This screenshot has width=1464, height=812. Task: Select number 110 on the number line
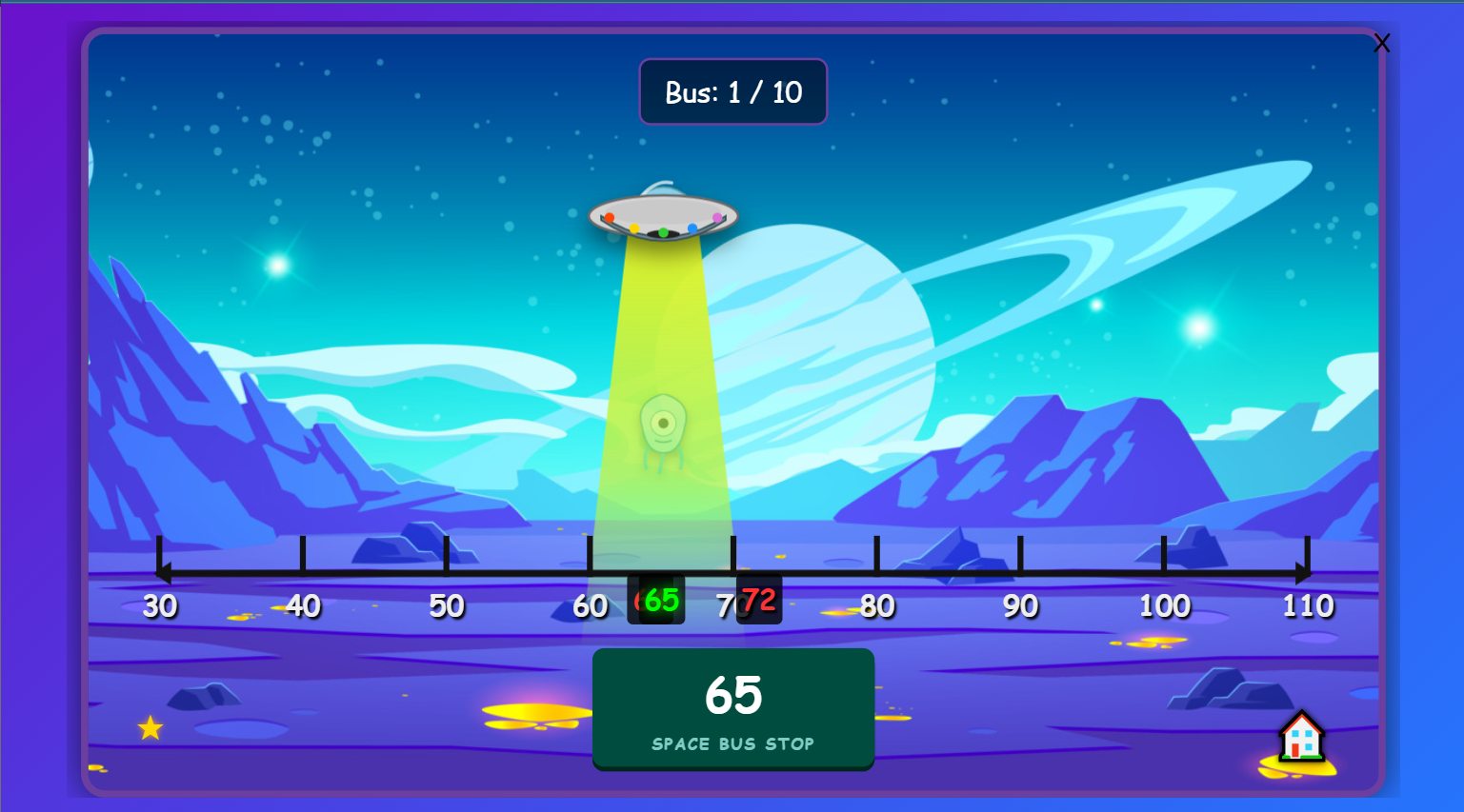pos(1308,604)
